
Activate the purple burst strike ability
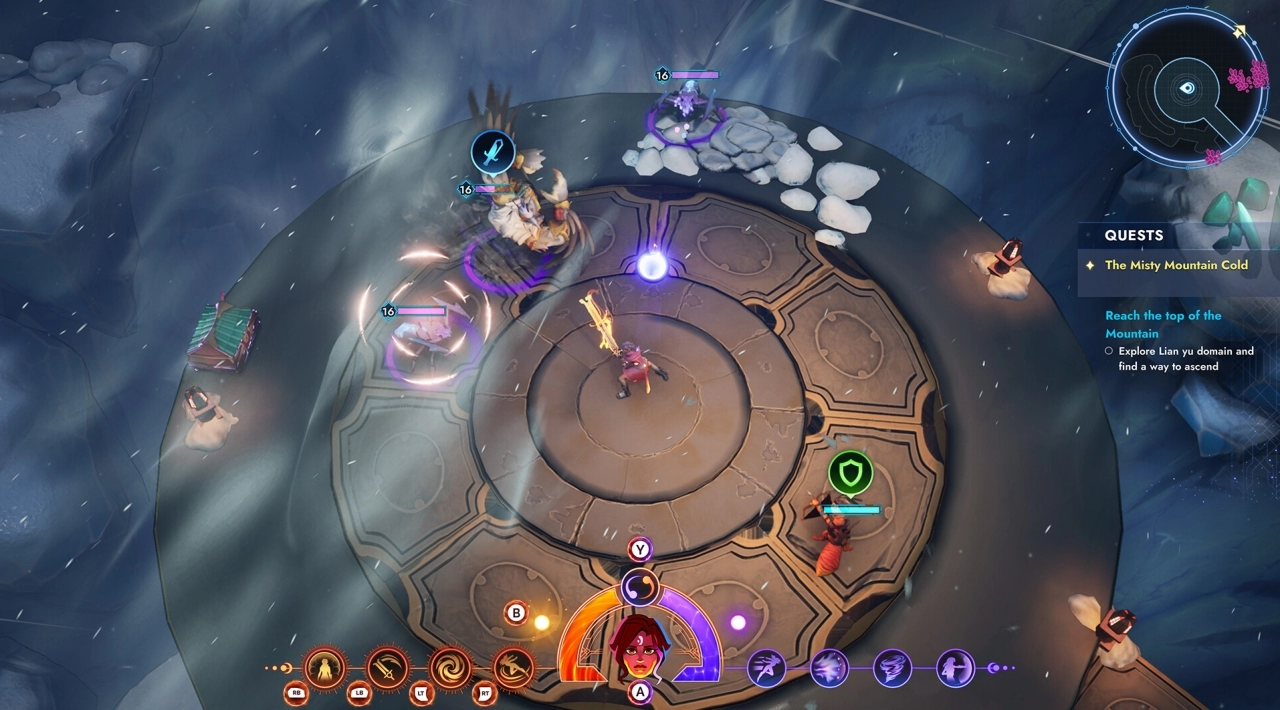pos(829,667)
